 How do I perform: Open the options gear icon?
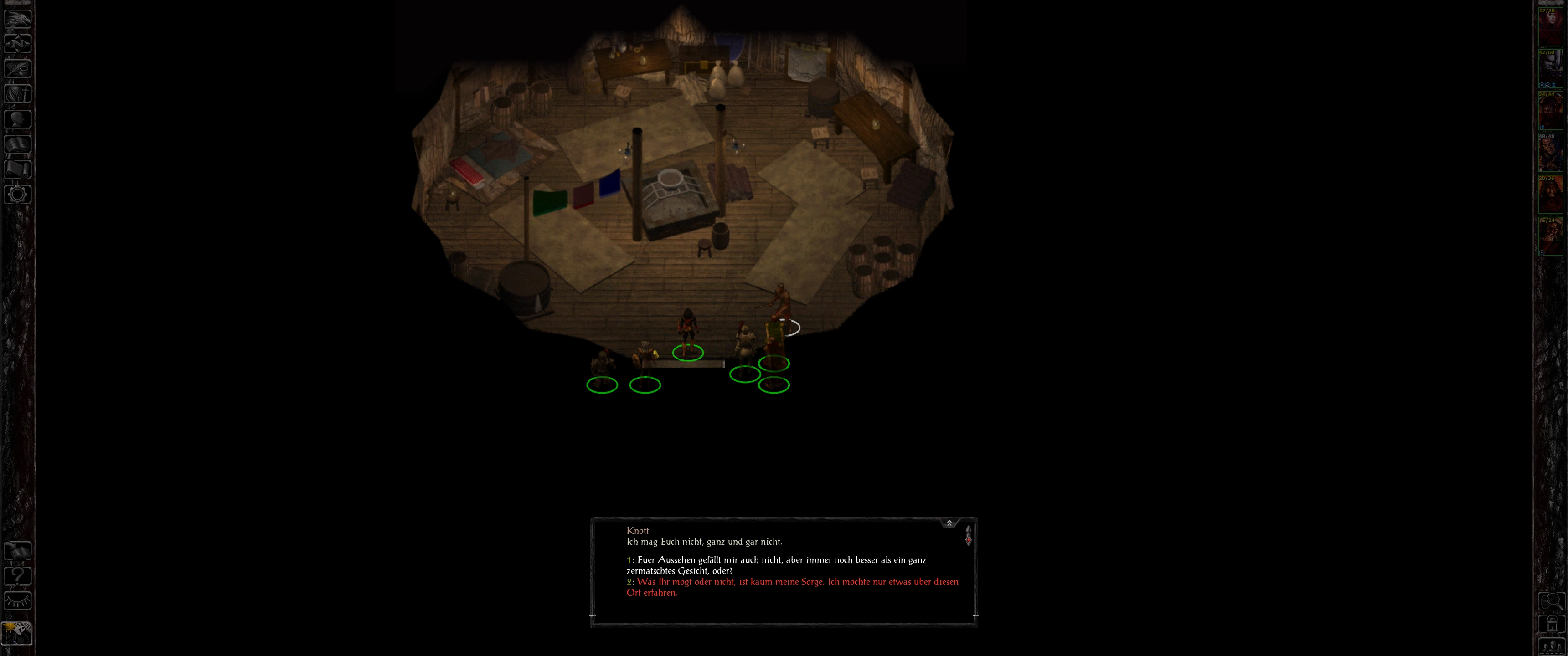click(18, 194)
